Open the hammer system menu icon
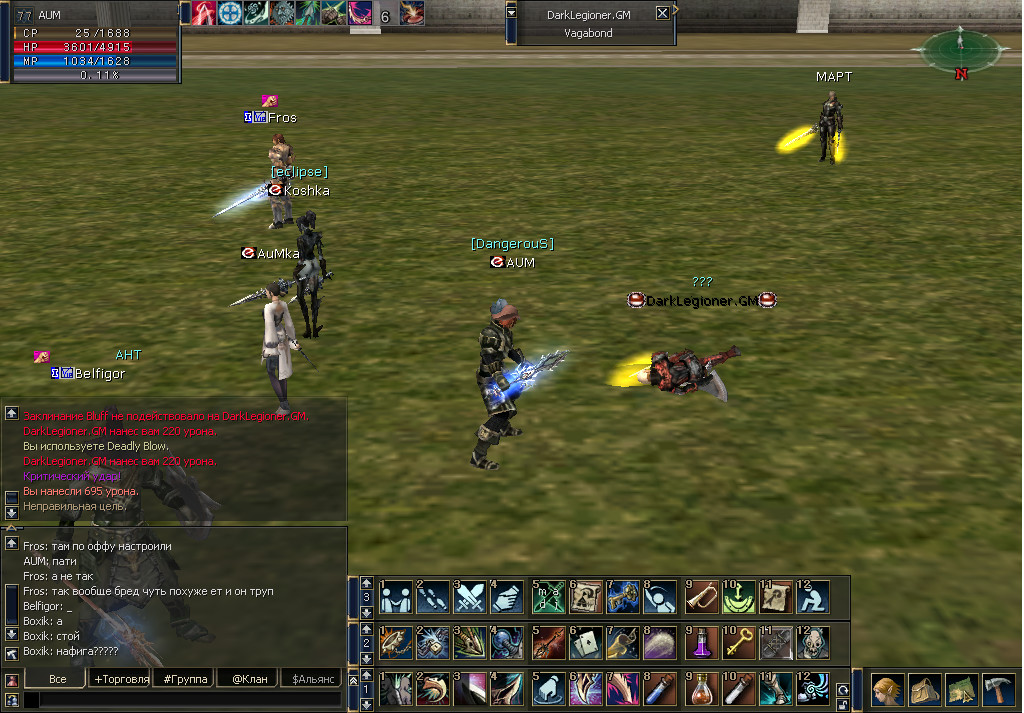Image resolution: width=1024 pixels, height=713 pixels. [998, 690]
